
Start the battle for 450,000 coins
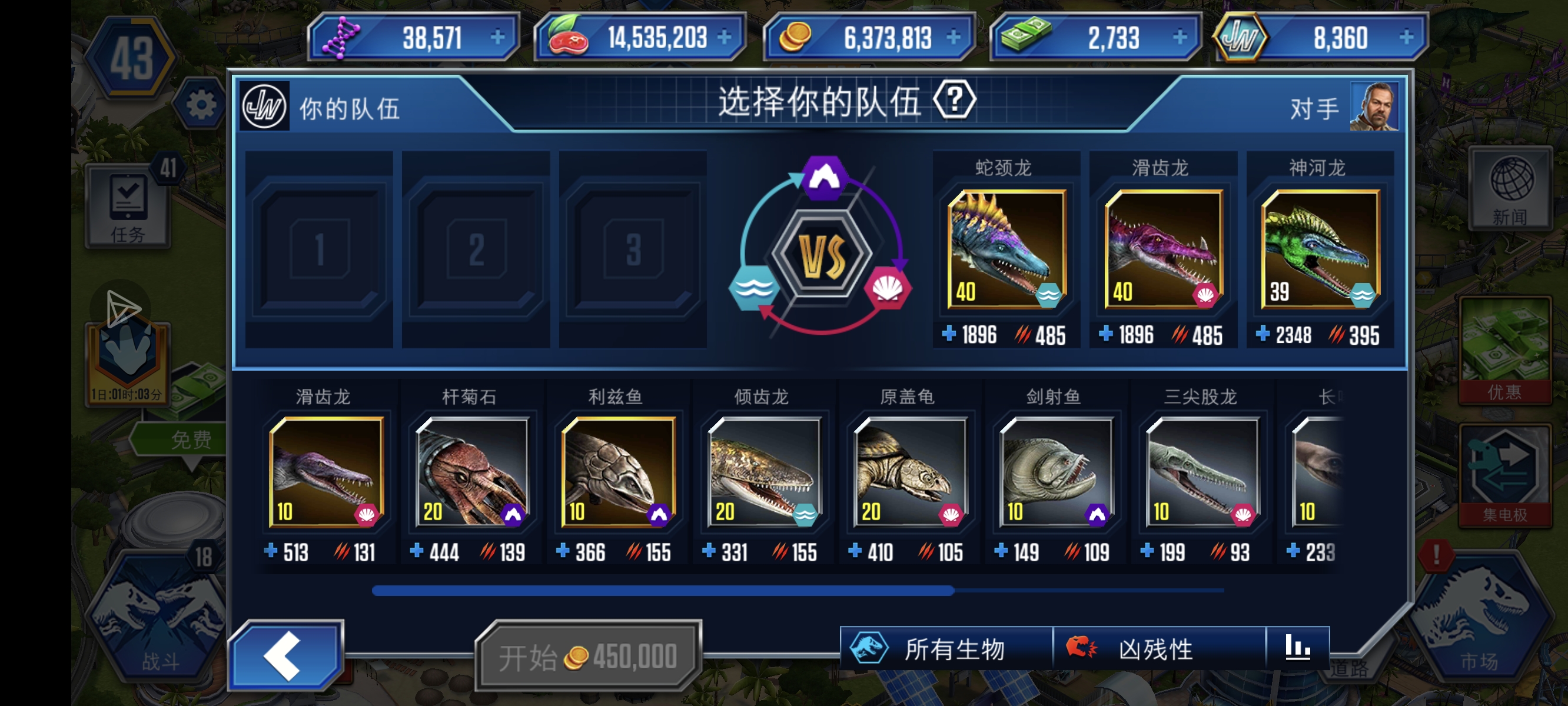588,657
